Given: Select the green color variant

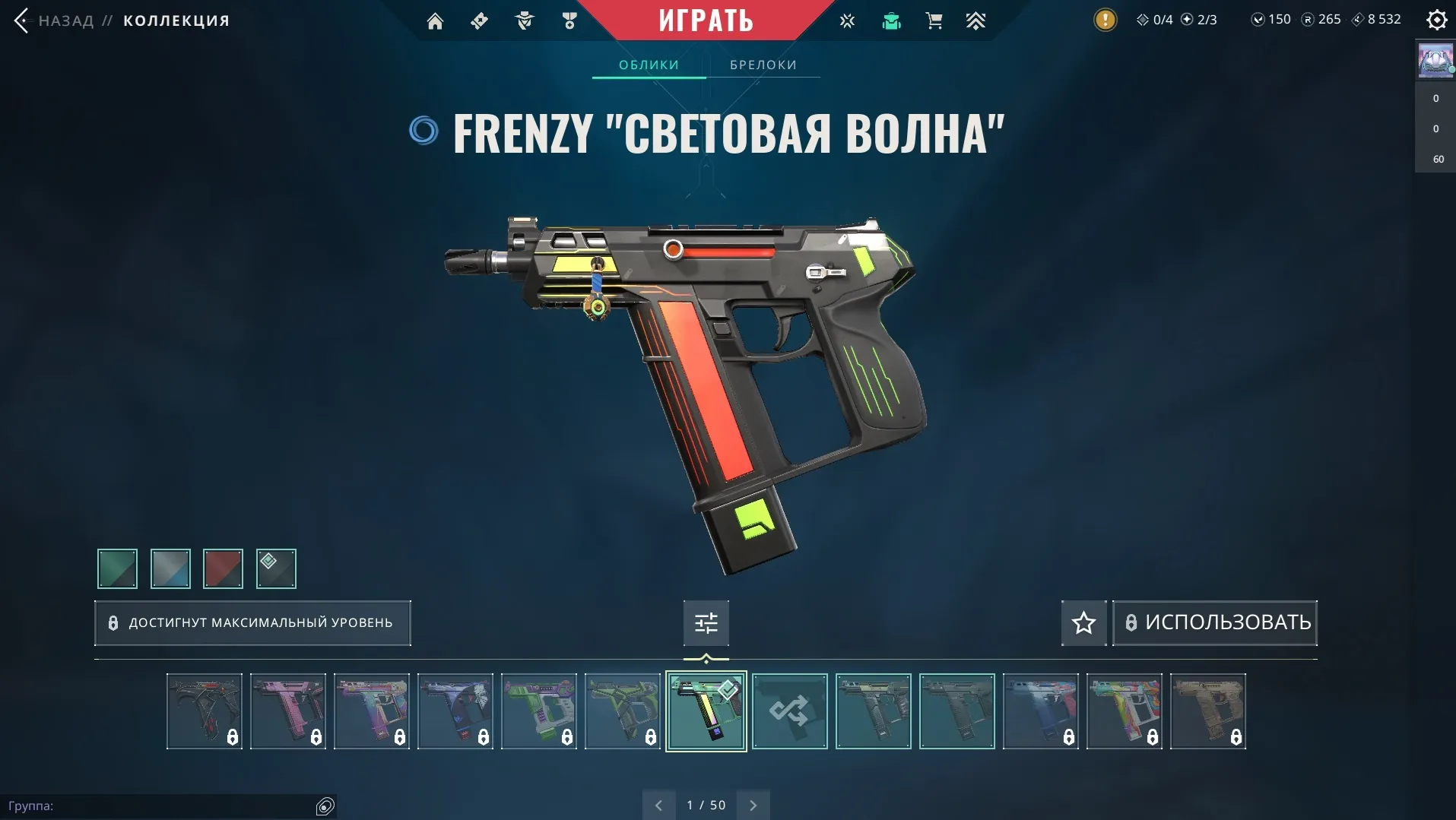Looking at the screenshot, I should (x=116, y=568).
